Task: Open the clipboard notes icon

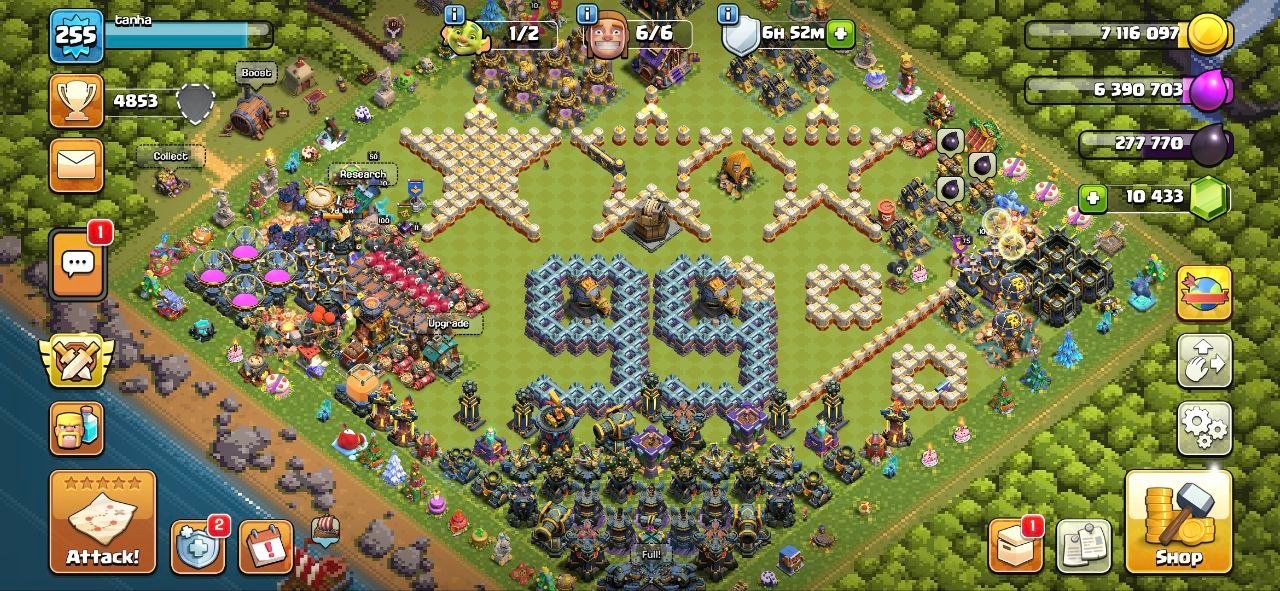Action: pos(1083,546)
